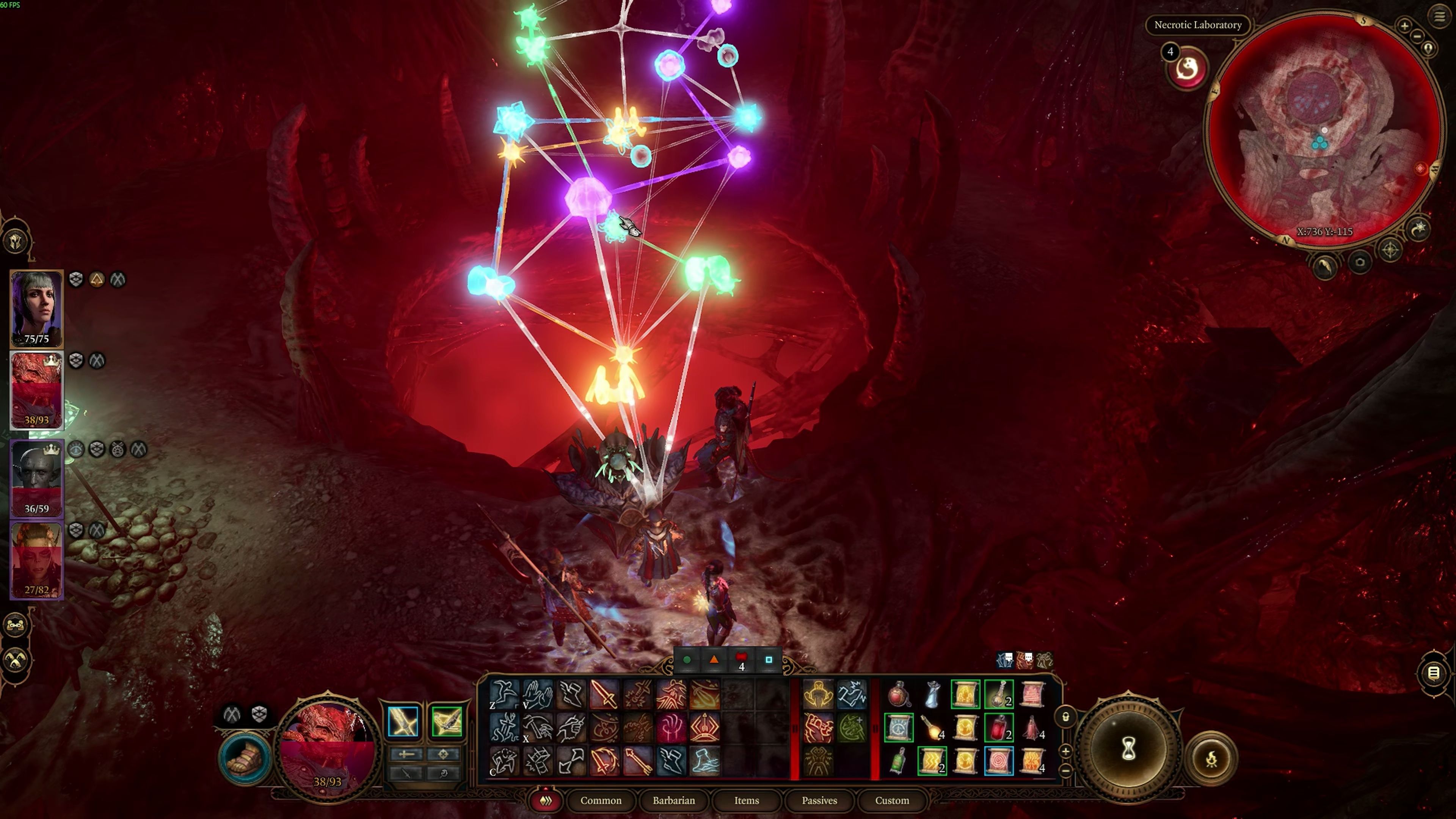This screenshot has height=819, width=1456.
Task: Open the campfire rest button
Action: (1211, 759)
